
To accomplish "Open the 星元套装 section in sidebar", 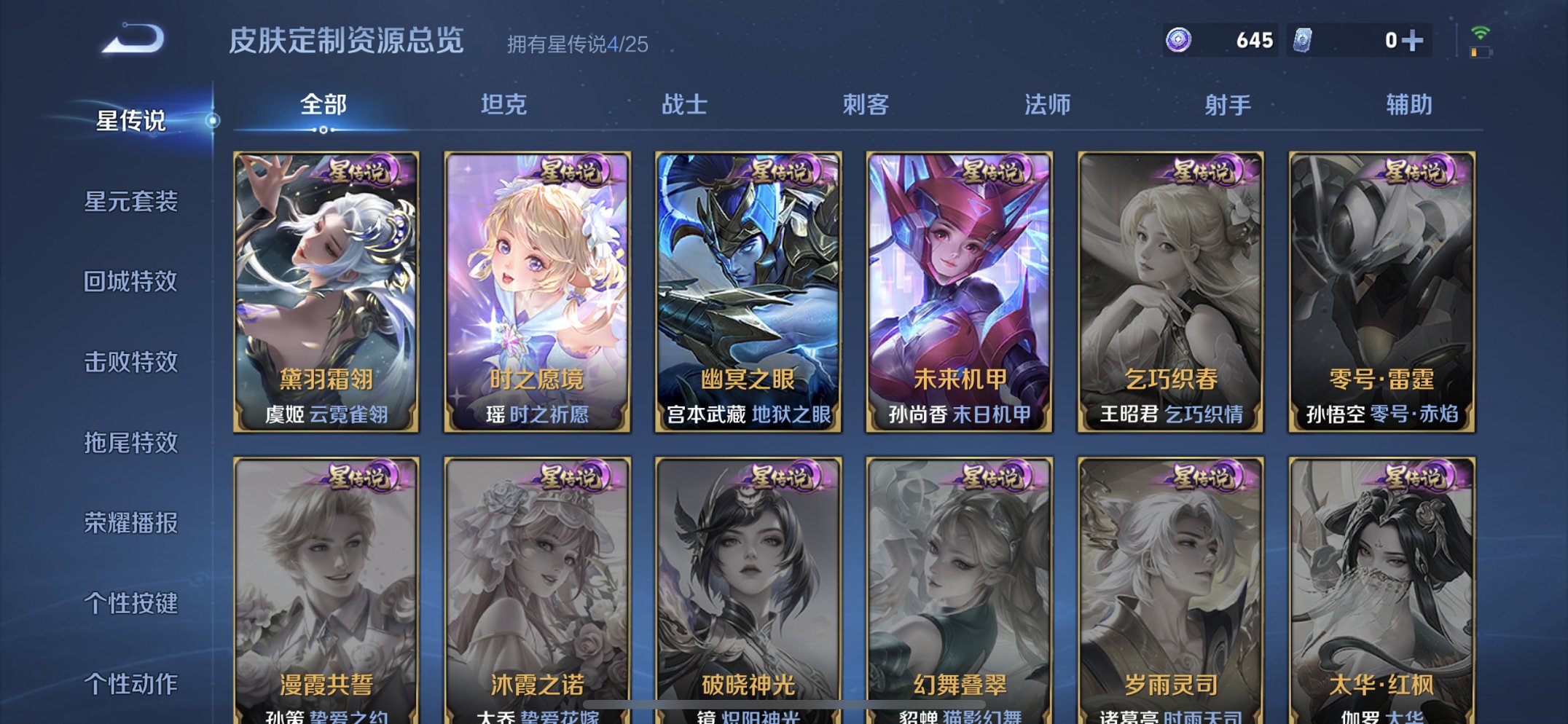I will coord(133,202).
